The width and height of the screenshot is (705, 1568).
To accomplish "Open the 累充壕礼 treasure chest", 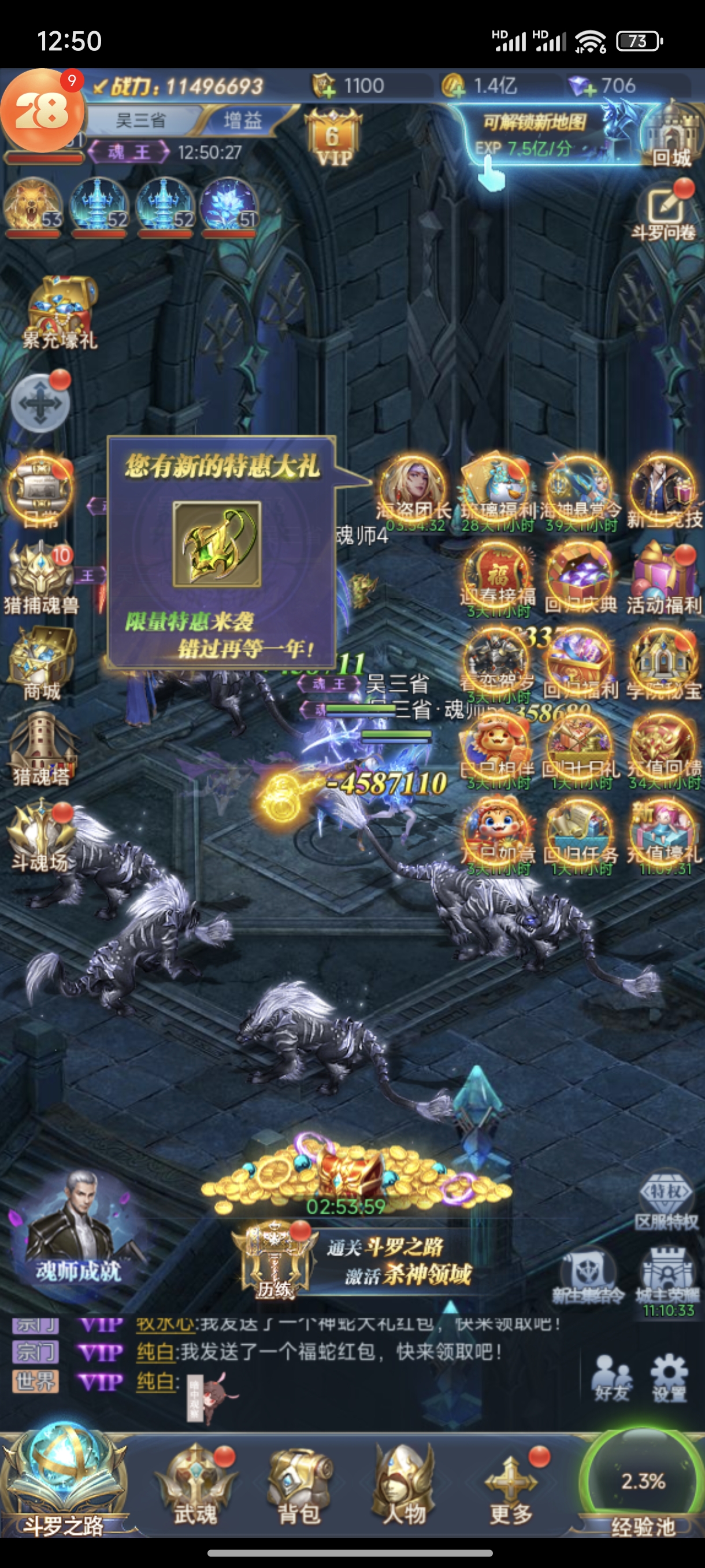I will point(60,312).
